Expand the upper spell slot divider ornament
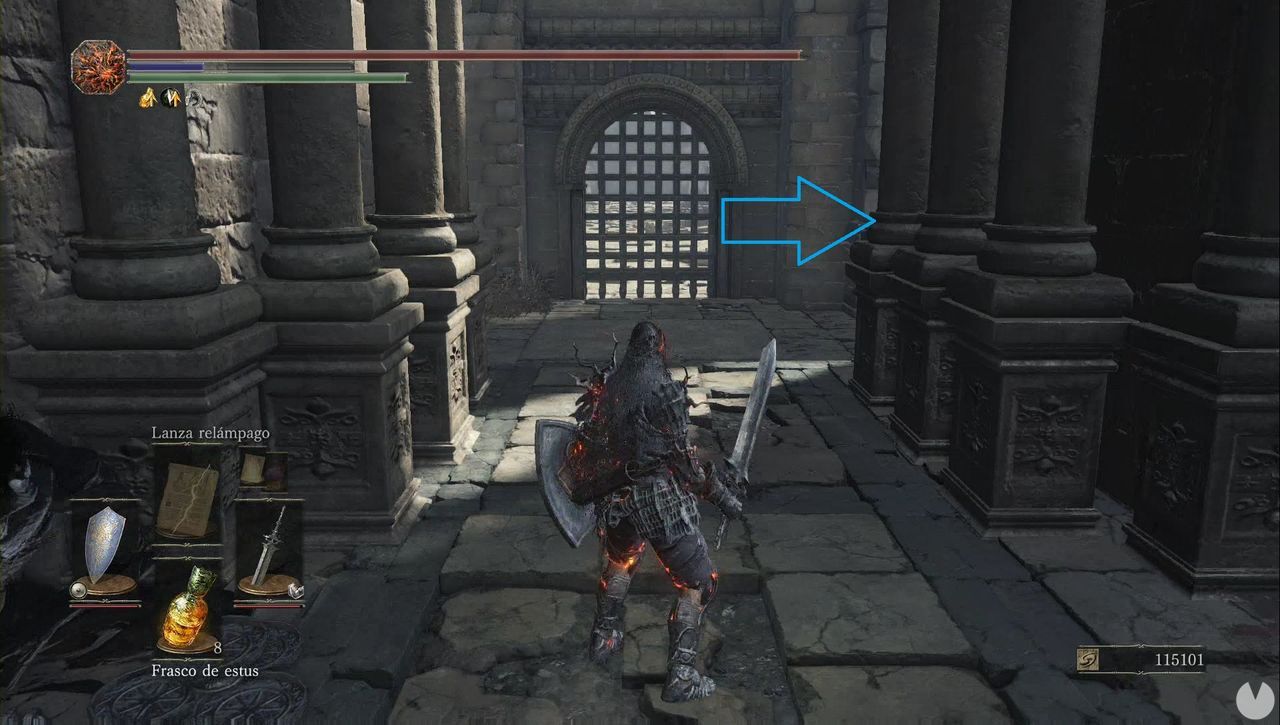This screenshot has width=1280, height=725. coord(186,546)
